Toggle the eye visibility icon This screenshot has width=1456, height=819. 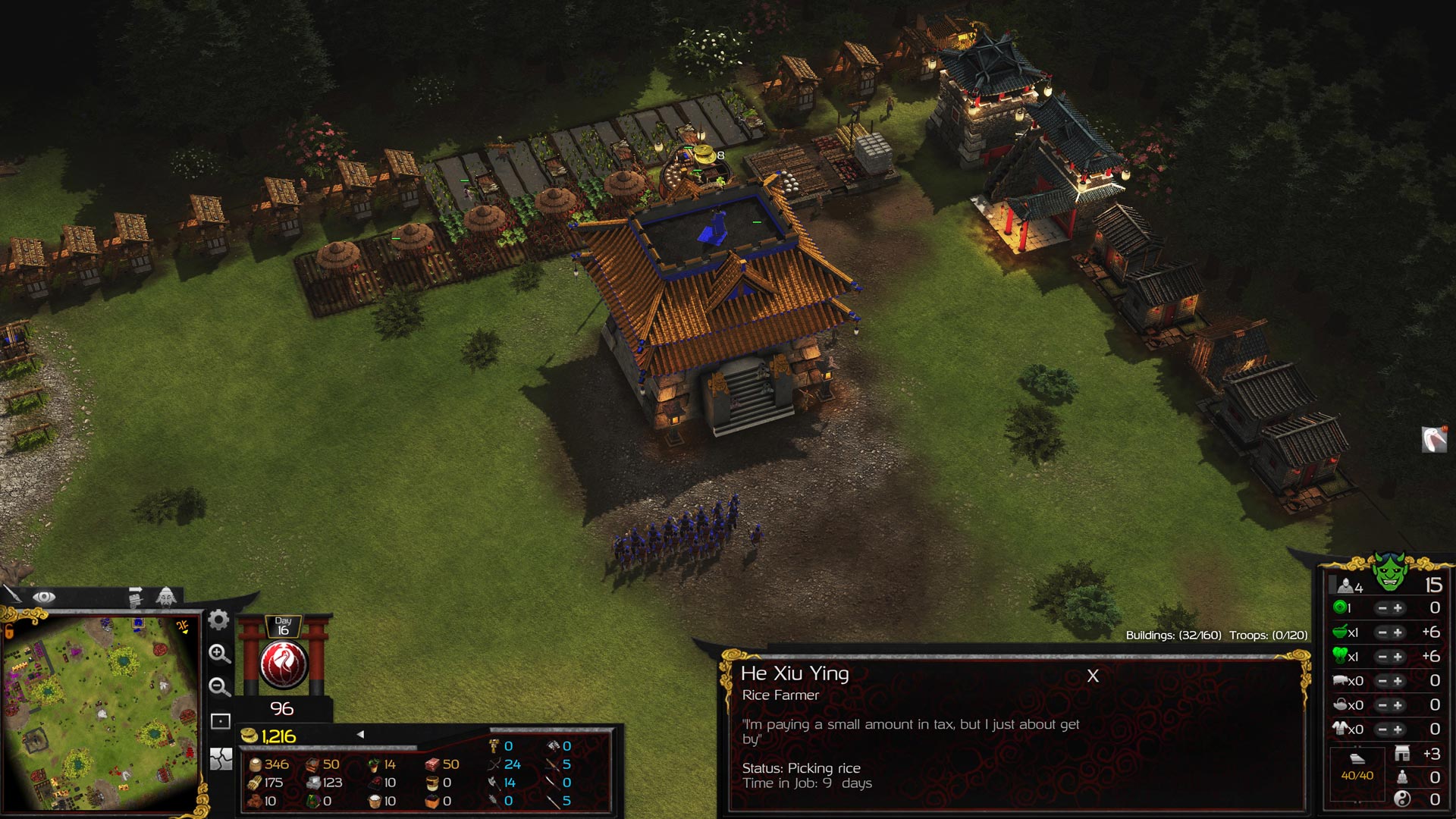coord(44,598)
